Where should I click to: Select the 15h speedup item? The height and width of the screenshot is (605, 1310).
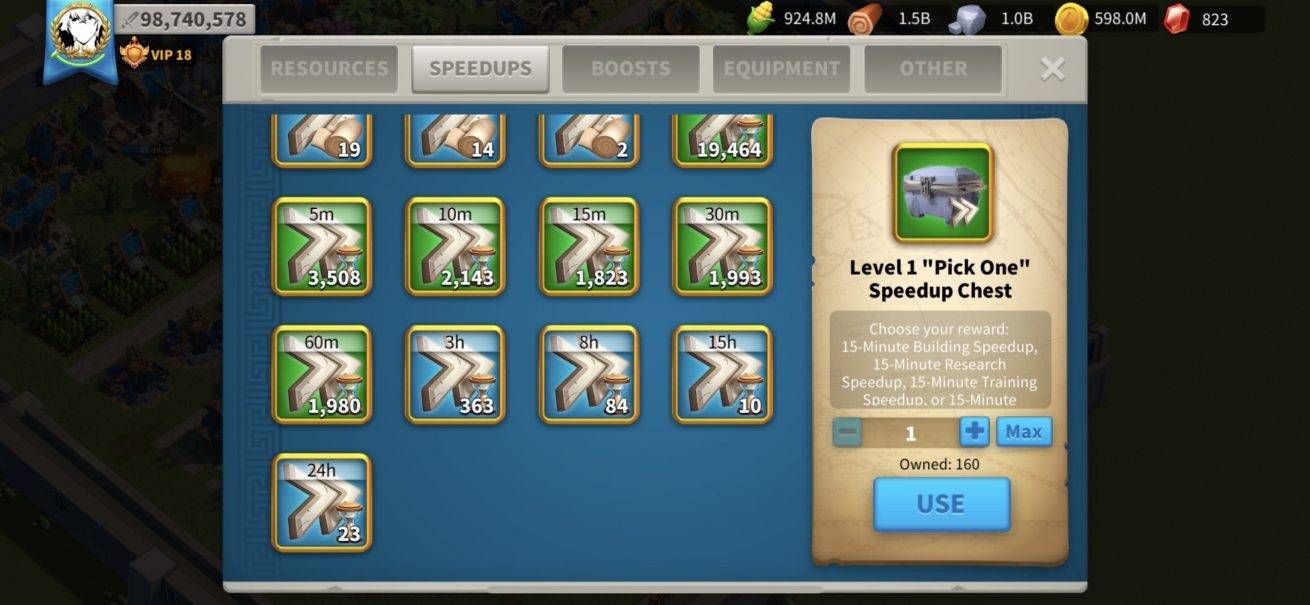[x=723, y=374]
